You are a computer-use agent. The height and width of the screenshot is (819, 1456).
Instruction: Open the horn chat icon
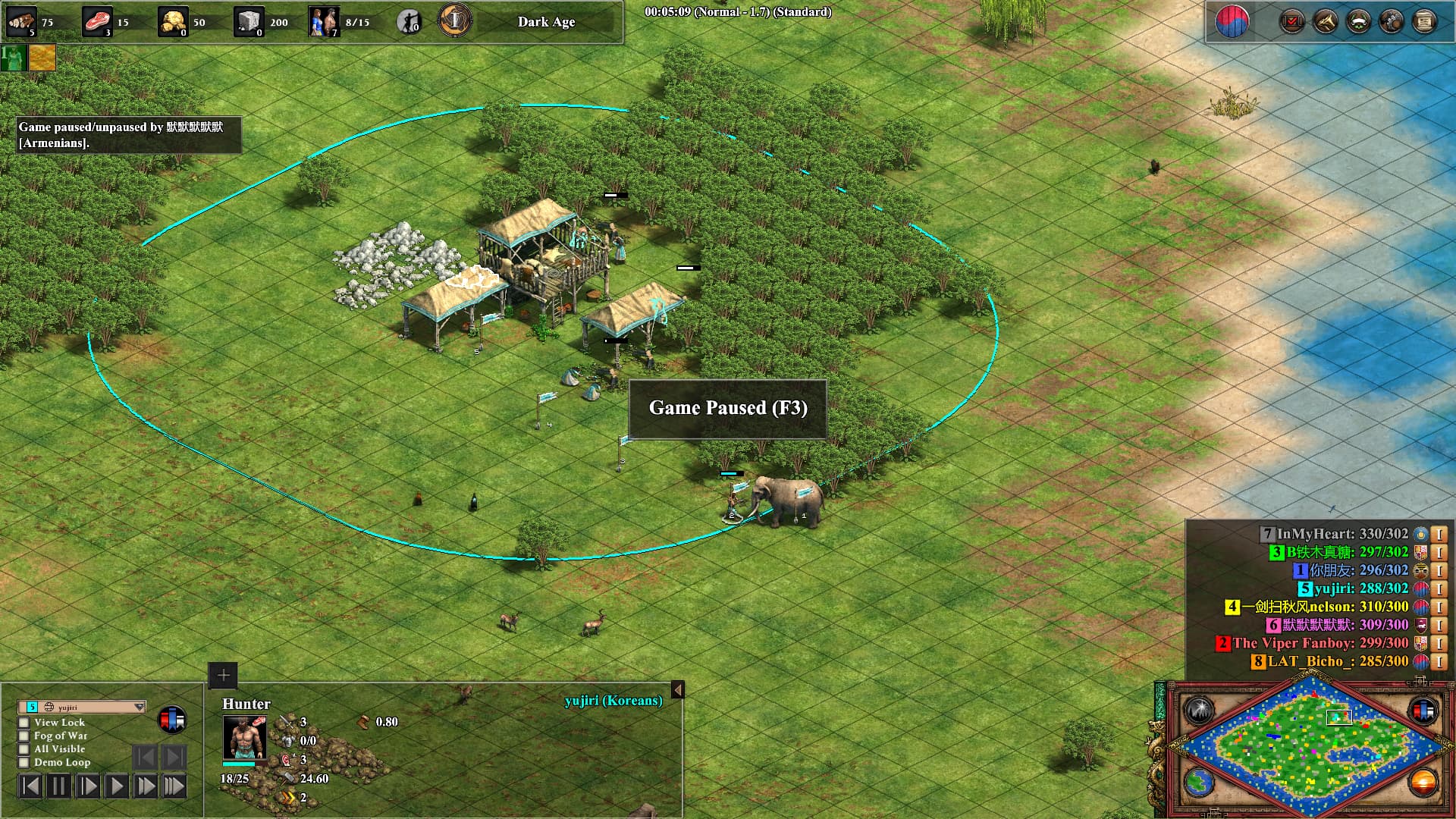(1325, 21)
